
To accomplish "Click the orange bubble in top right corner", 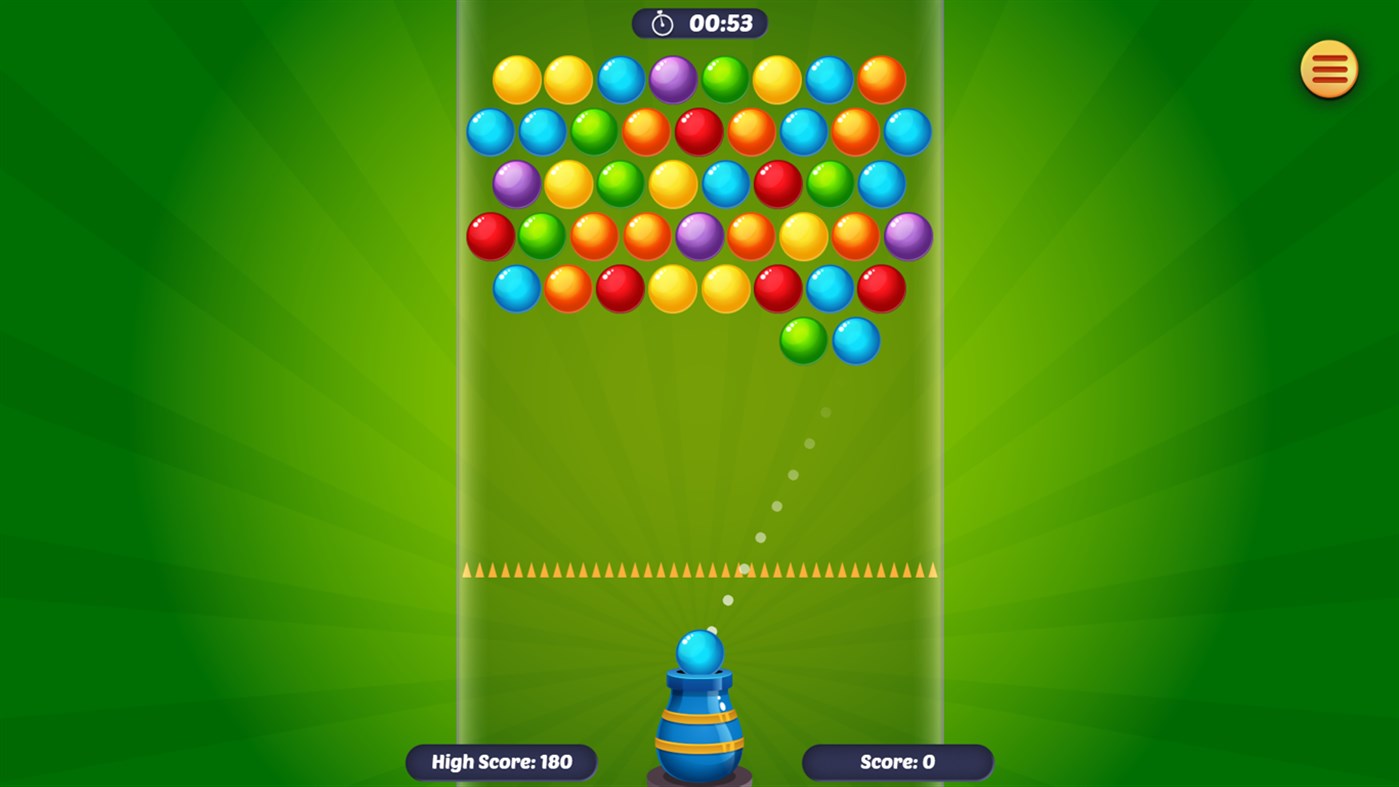I will (880, 78).
